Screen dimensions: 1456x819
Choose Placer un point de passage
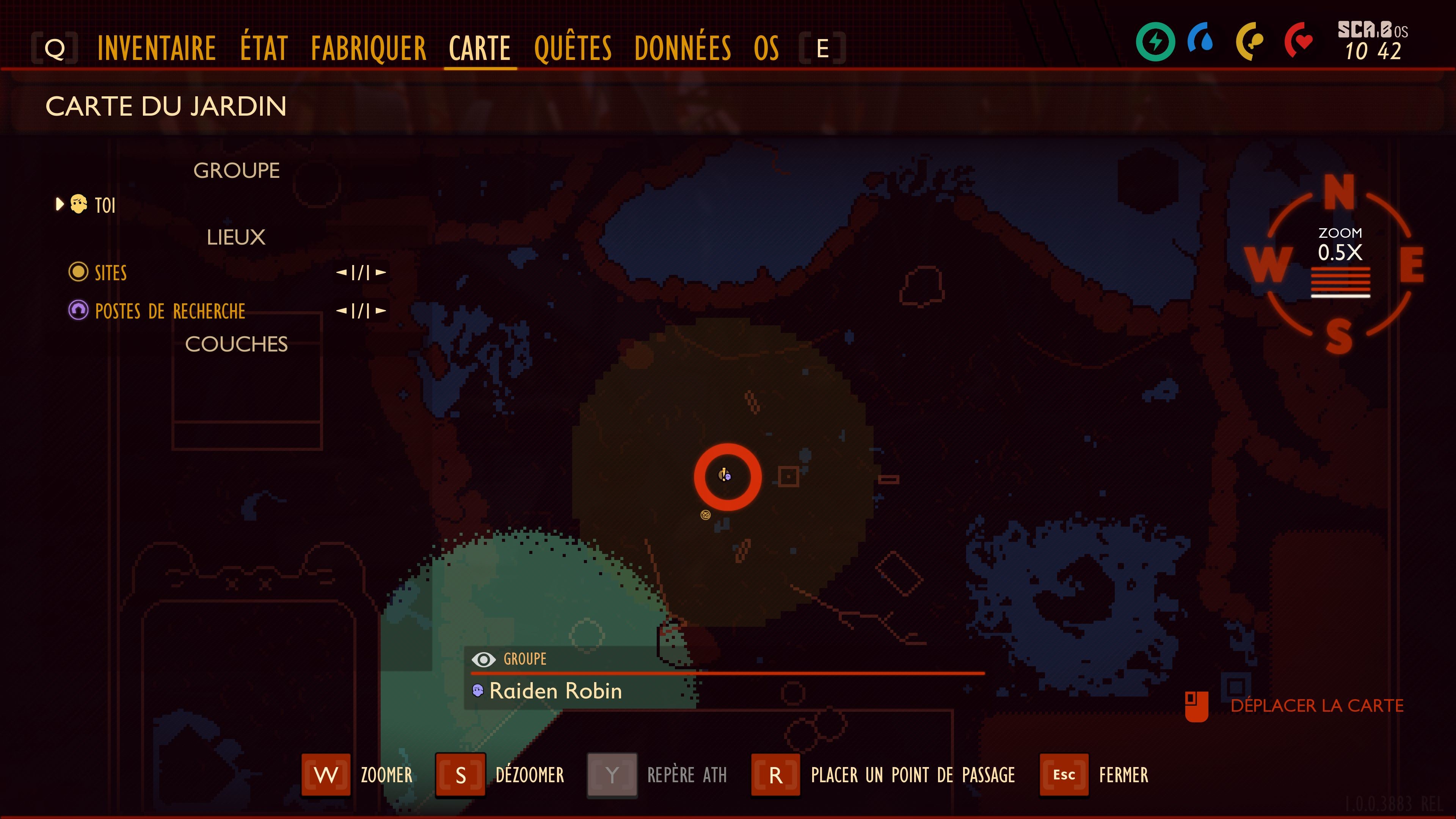(x=775, y=775)
